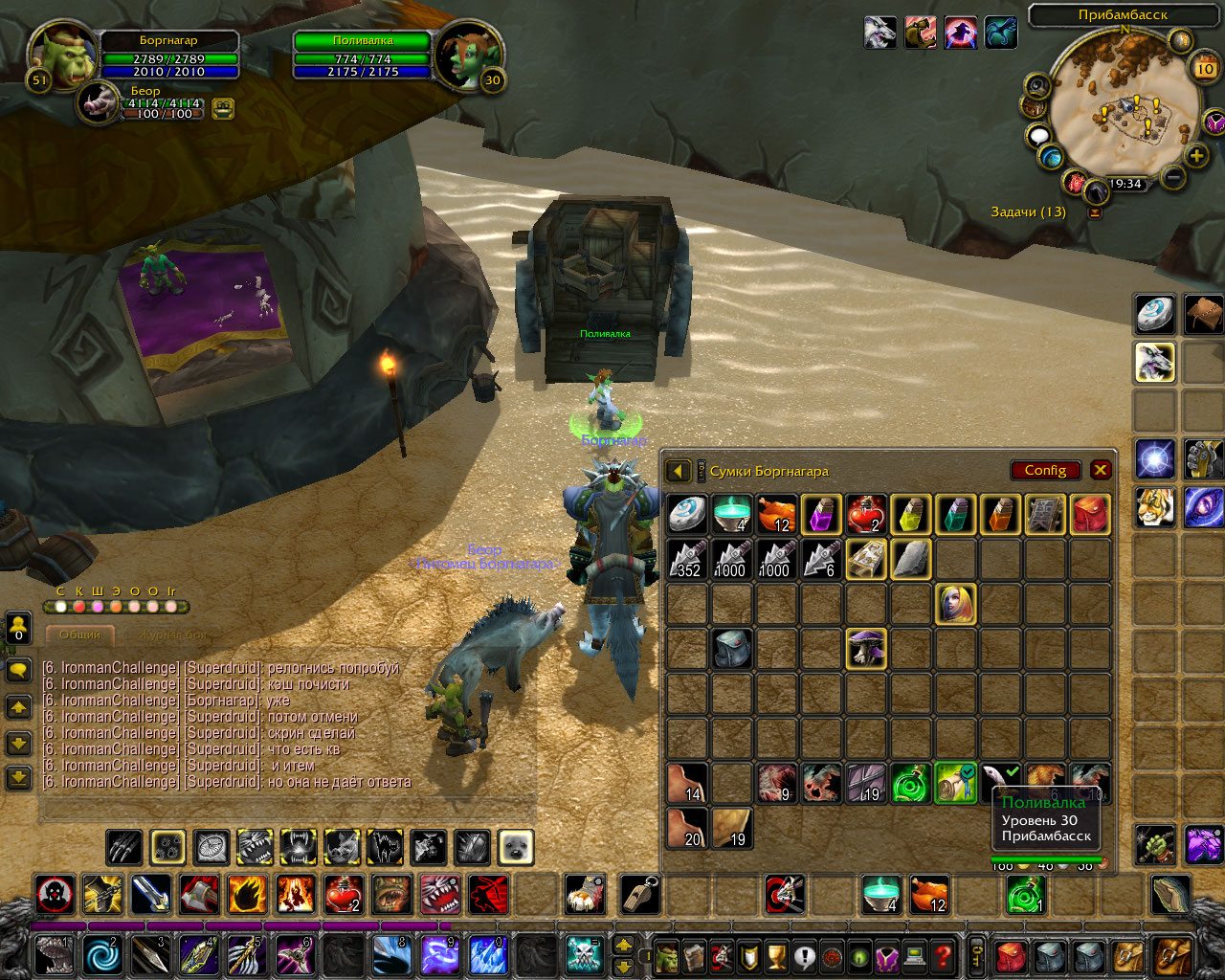Pick the purple mushroom item in bag
This screenshot has height=980, width=1225.
pyautogui.click(x=865, y=649)
